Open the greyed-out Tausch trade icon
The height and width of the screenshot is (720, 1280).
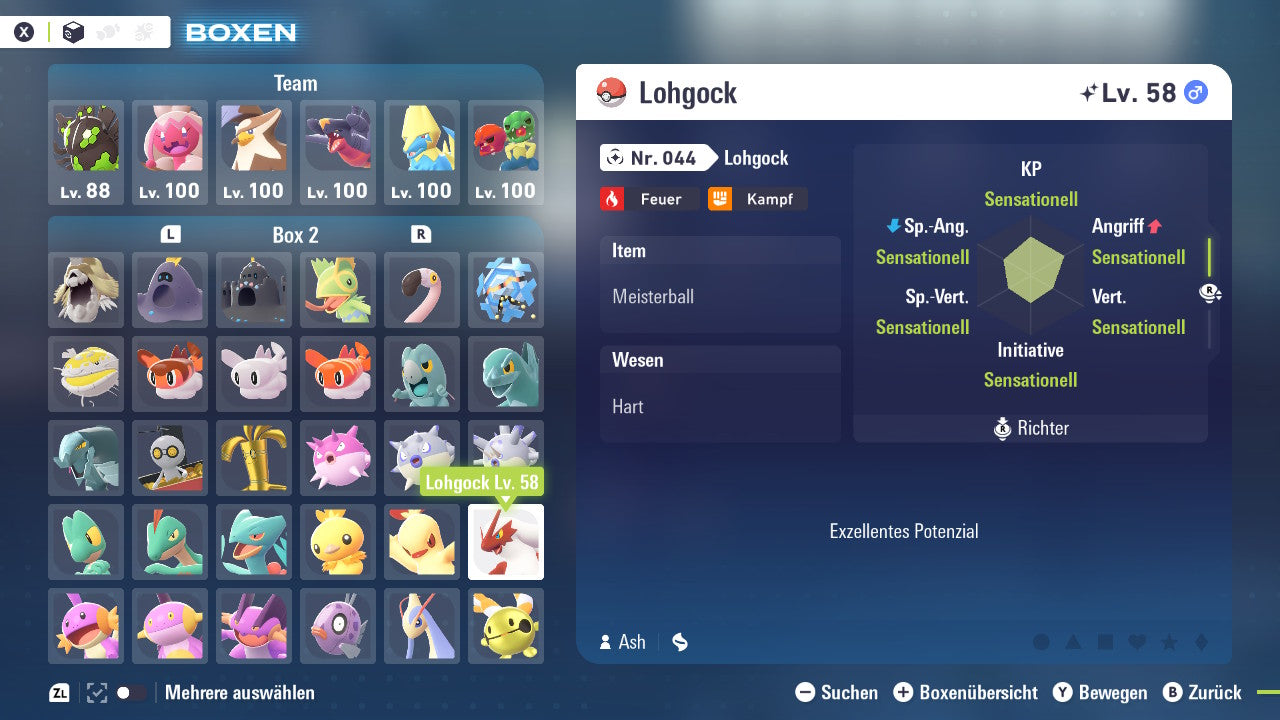pos(108,31)
